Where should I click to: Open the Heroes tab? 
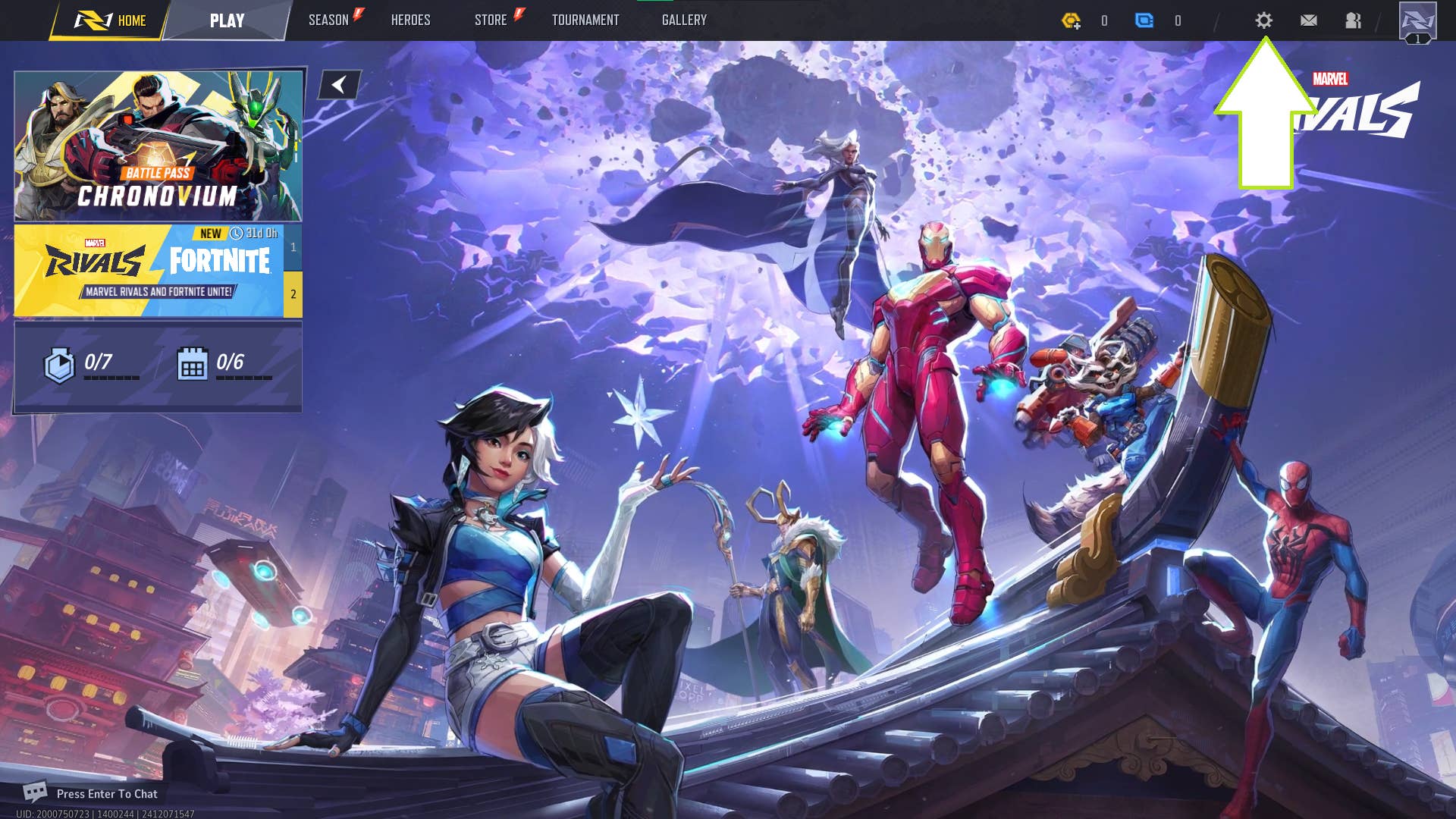coord(410,20)
